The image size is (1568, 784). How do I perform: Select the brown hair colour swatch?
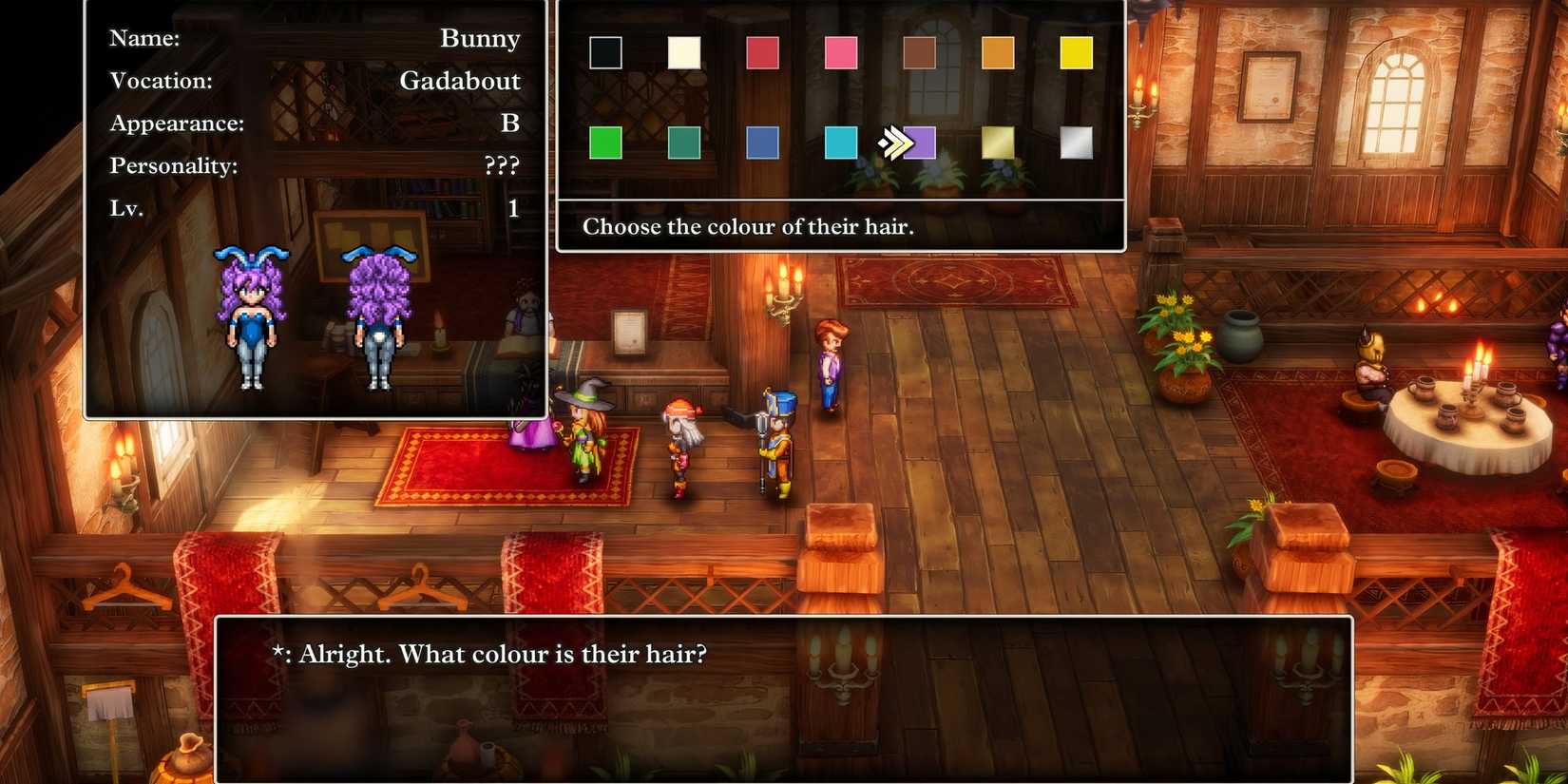[x=920, y=55]
